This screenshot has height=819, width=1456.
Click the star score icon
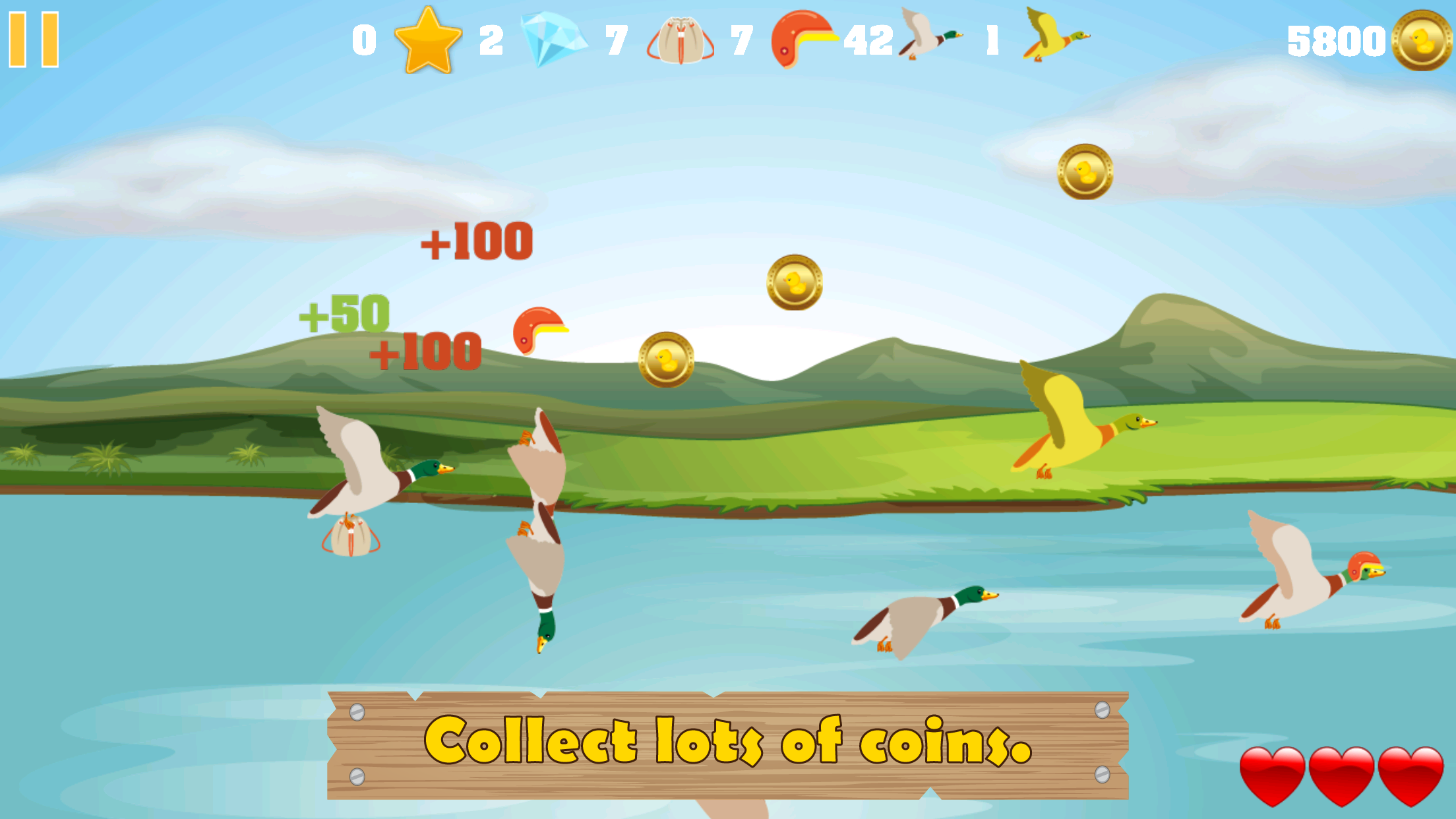click(x=428, y=40)
